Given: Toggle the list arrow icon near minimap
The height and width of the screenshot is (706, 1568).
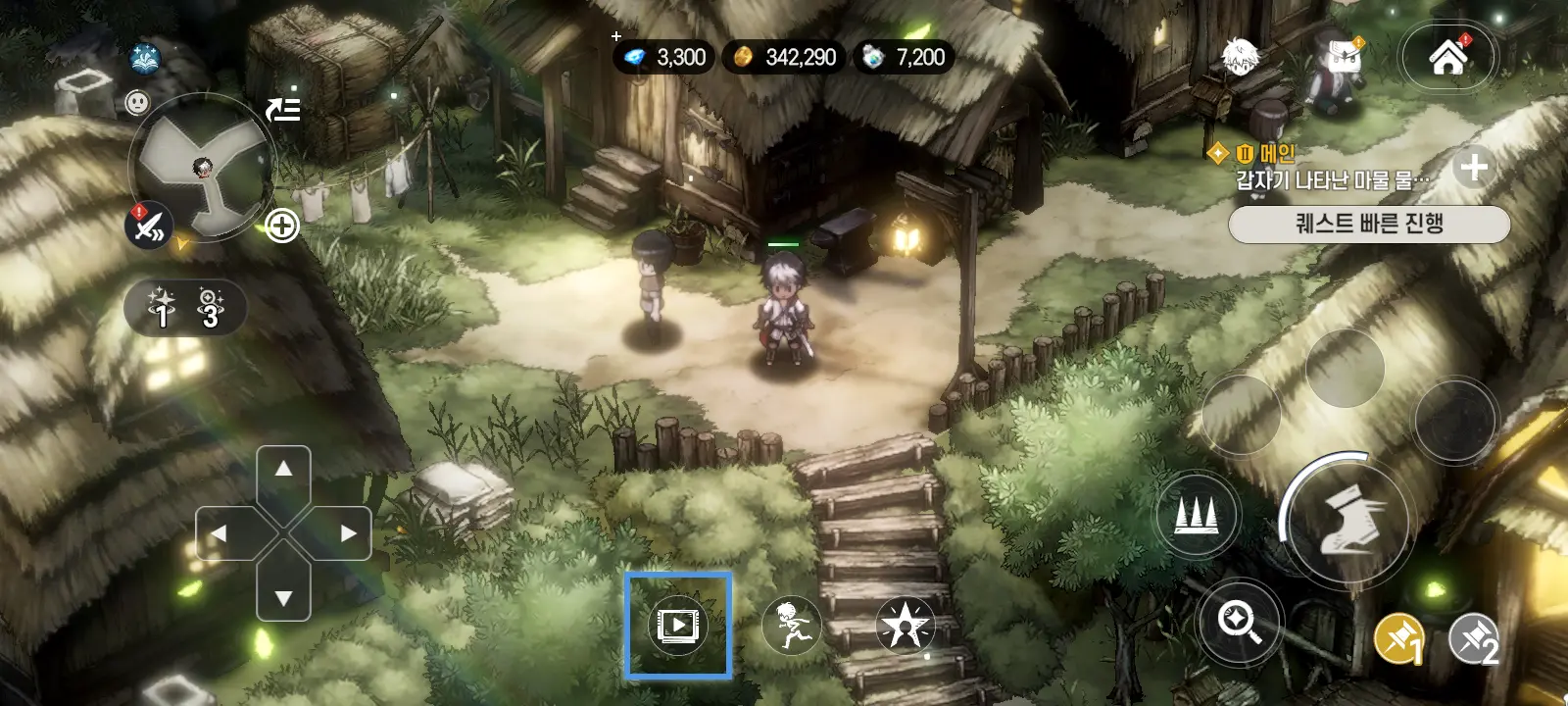Looking at the screenshot, I should coord(283,109).
